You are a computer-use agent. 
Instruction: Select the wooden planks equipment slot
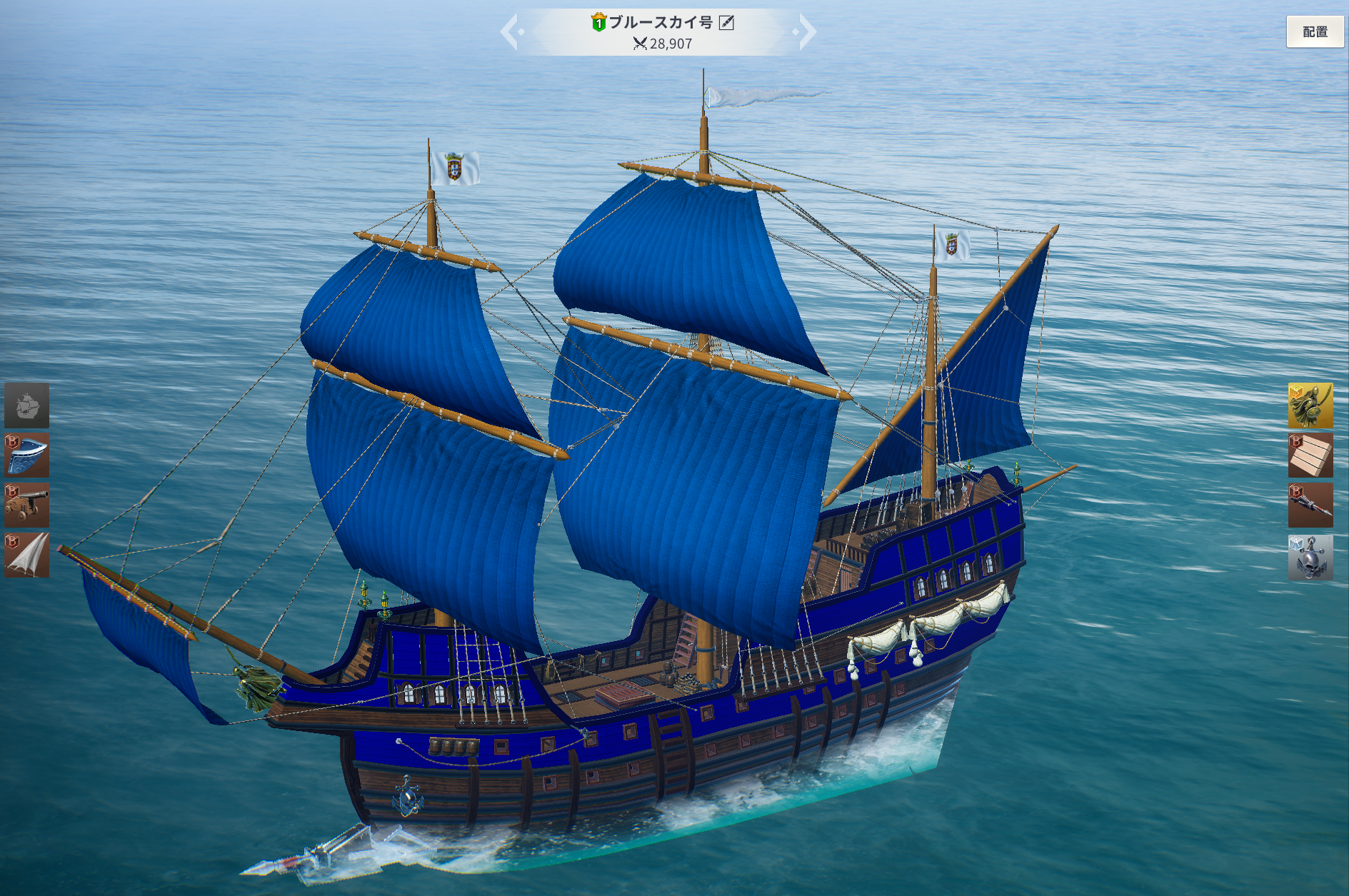click(1310, 455)
